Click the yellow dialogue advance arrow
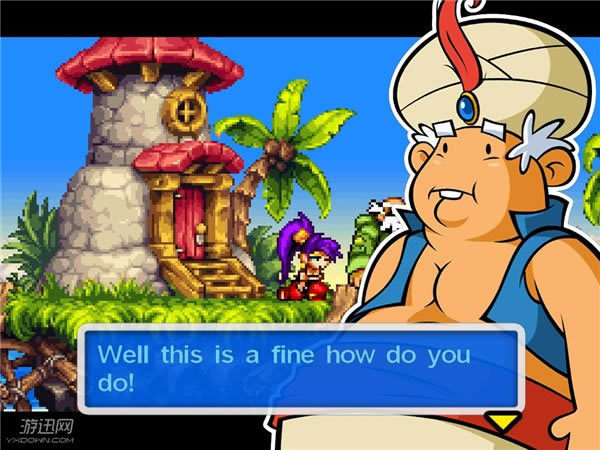The image size is (600, 450). point(502,420)
